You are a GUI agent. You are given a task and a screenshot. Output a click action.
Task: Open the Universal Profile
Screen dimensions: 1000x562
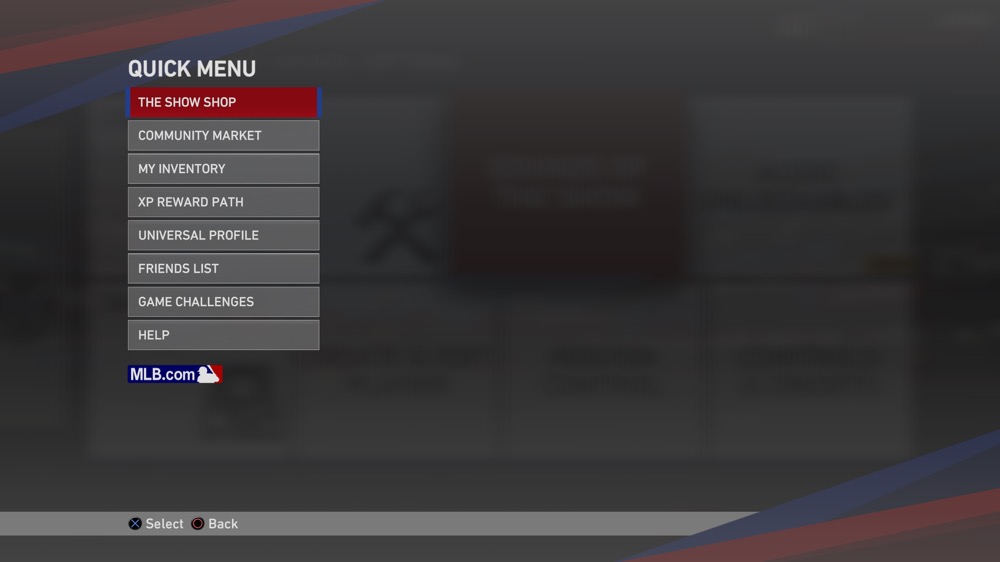pos(223,235)
